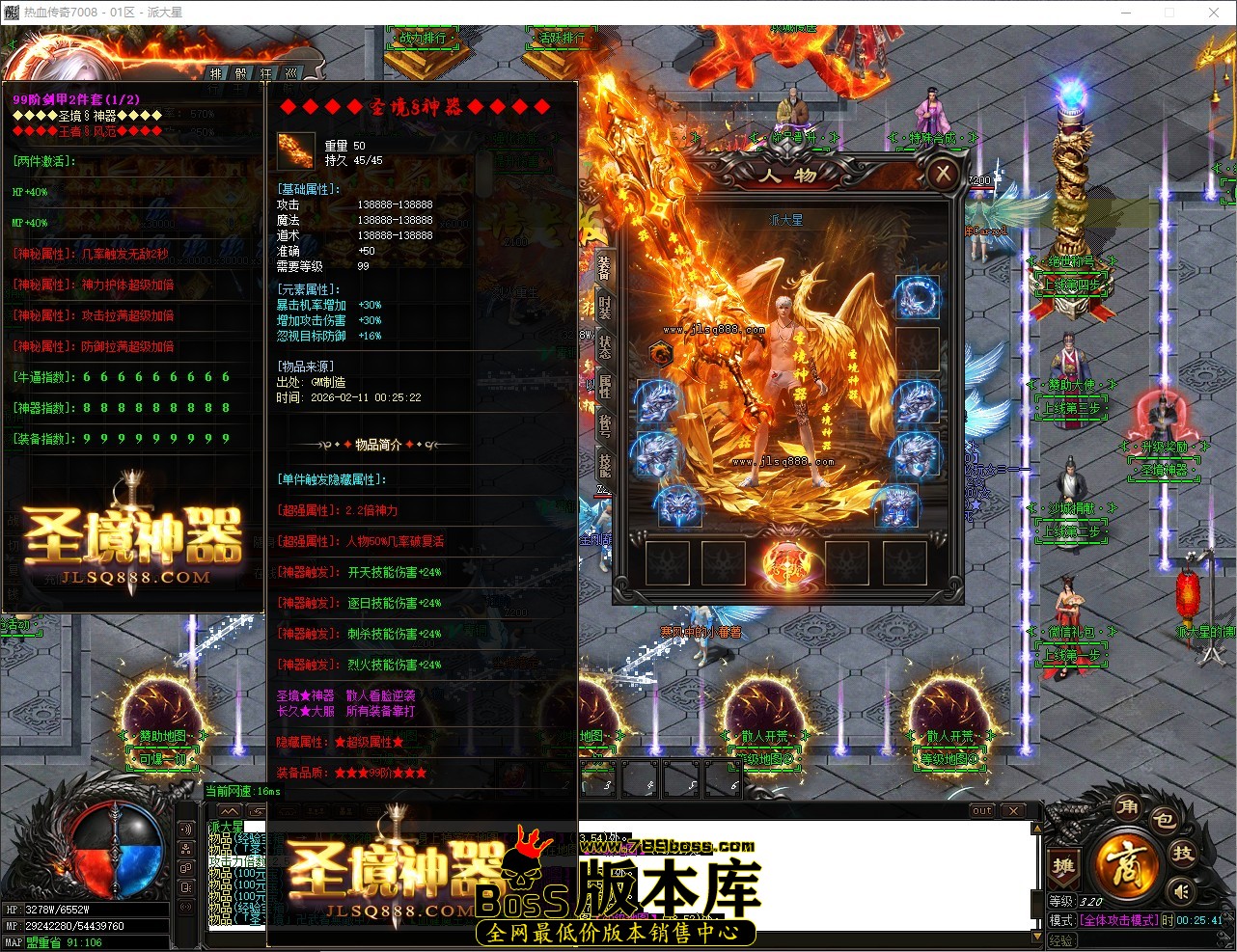Mute game sound with the speaker toggle
Viewport: 1237px width, 952px height.
(1182, 891)
